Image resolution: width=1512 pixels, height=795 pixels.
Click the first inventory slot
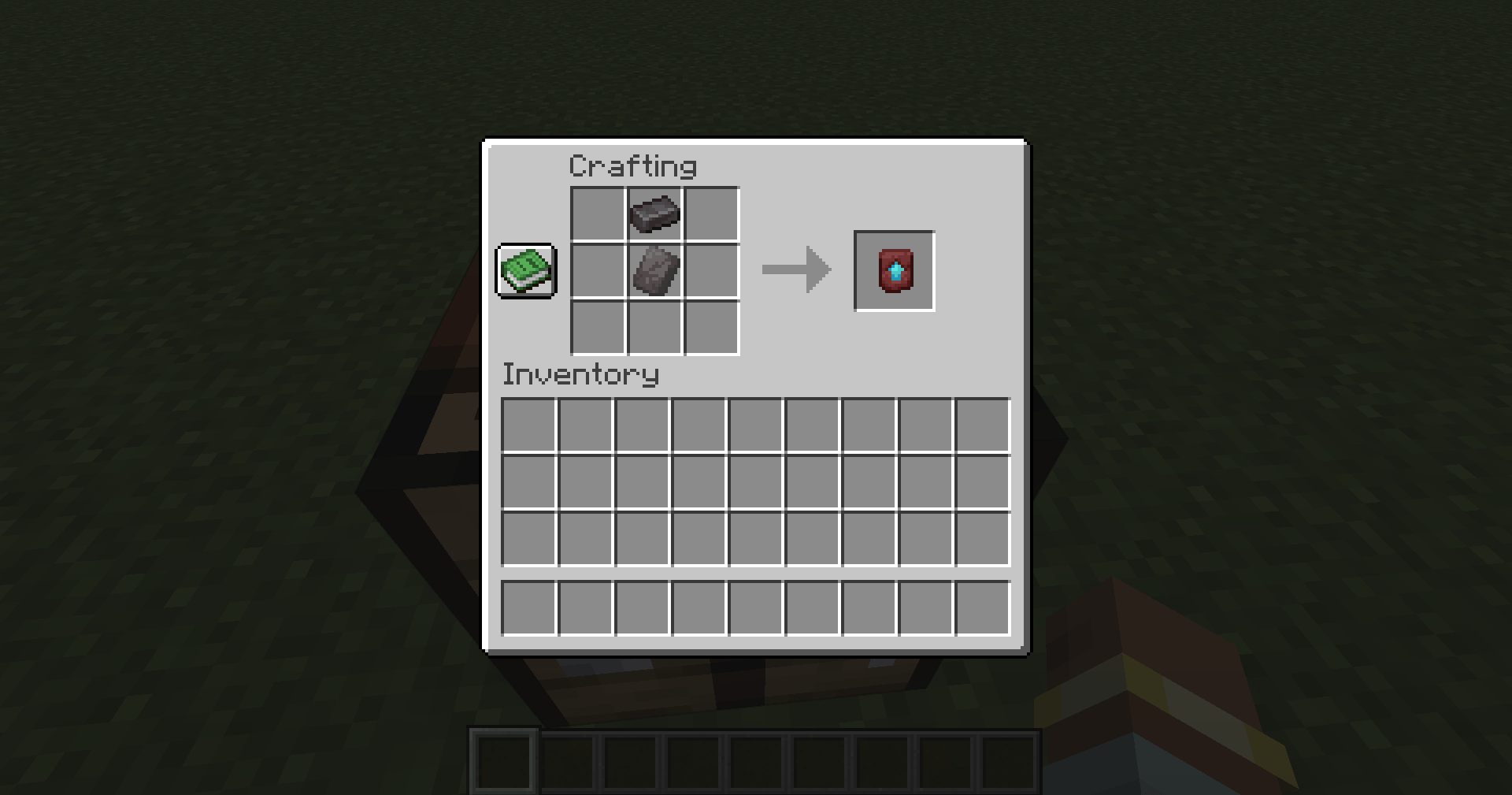pos(530,425)
